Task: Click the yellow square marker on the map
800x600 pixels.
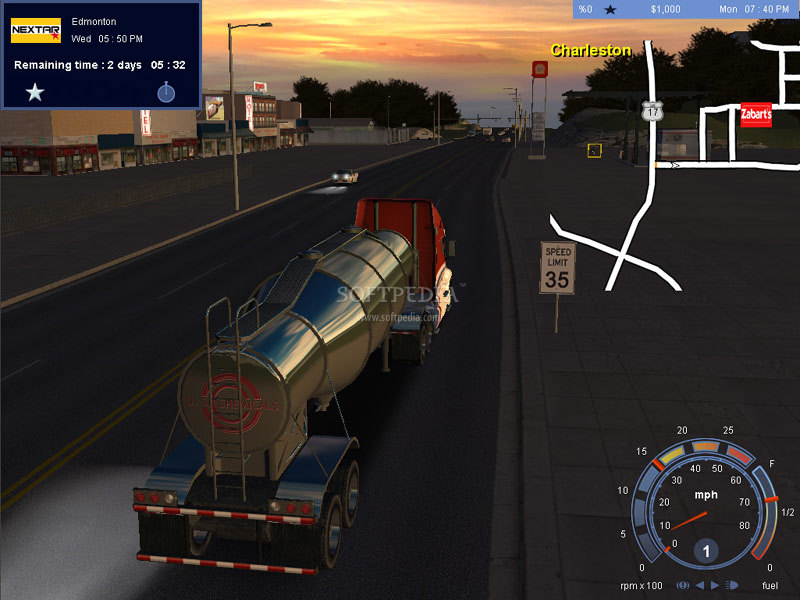Action: [594, 150]
